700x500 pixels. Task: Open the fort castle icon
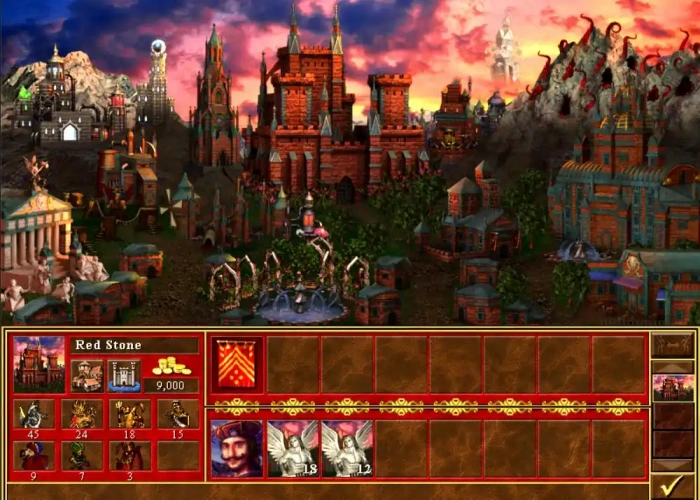123,376
